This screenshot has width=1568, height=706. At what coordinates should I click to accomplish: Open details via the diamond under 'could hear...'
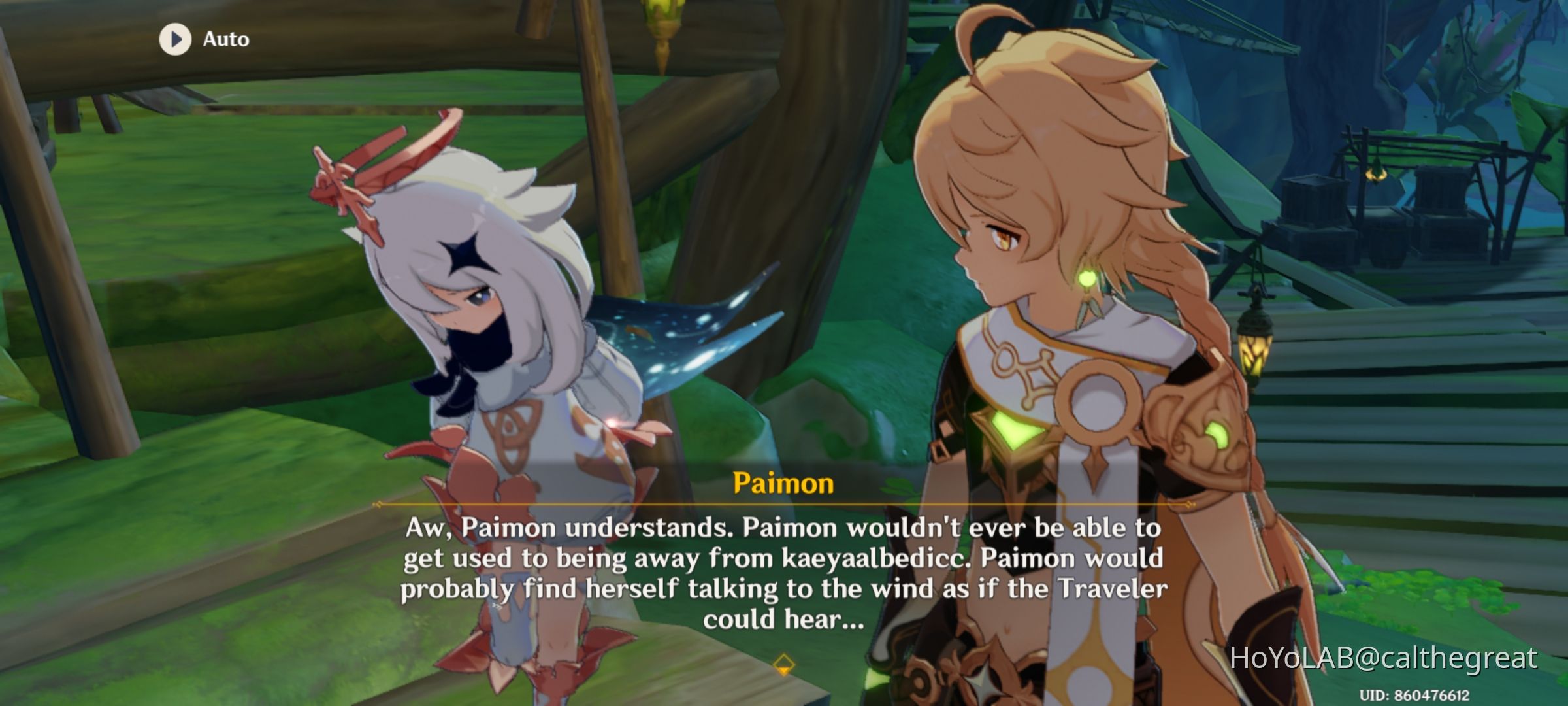[x=783, y=664]
